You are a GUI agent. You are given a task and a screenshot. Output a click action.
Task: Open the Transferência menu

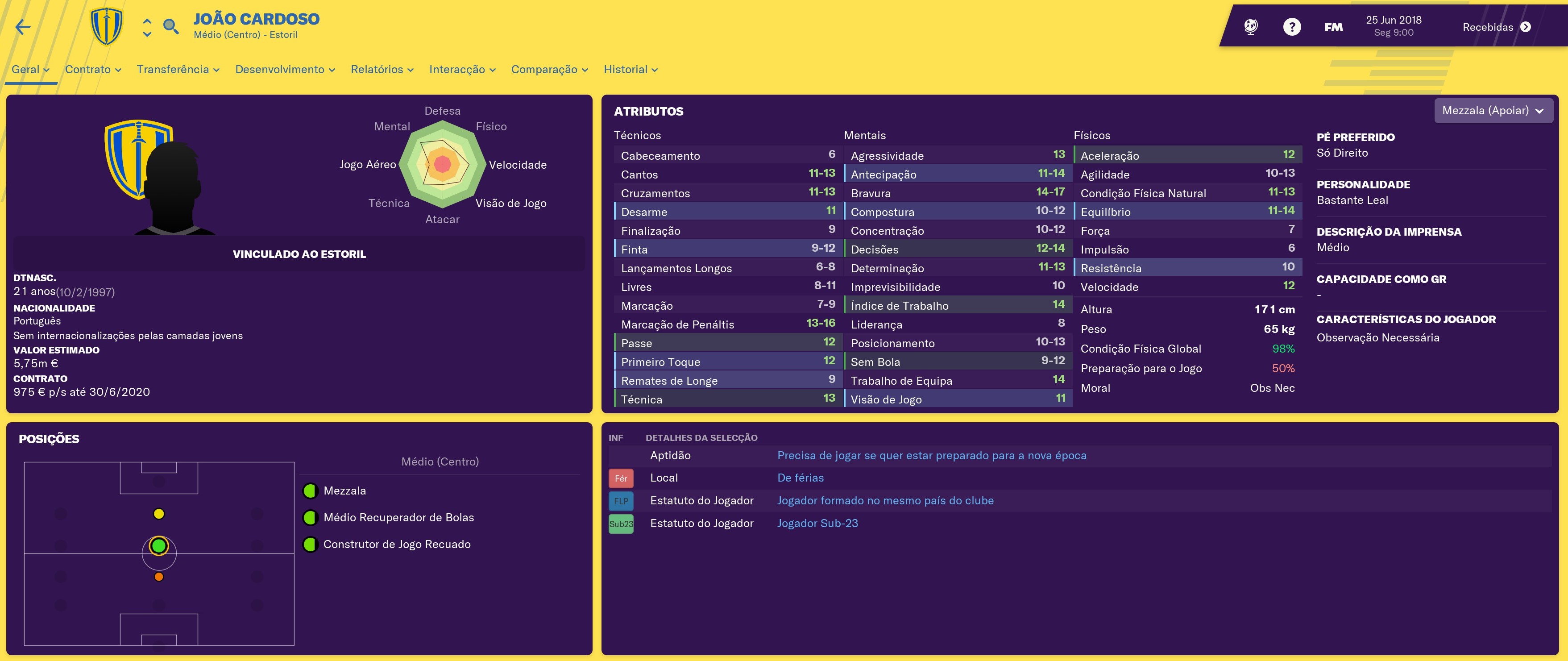[x=178, y=69]
